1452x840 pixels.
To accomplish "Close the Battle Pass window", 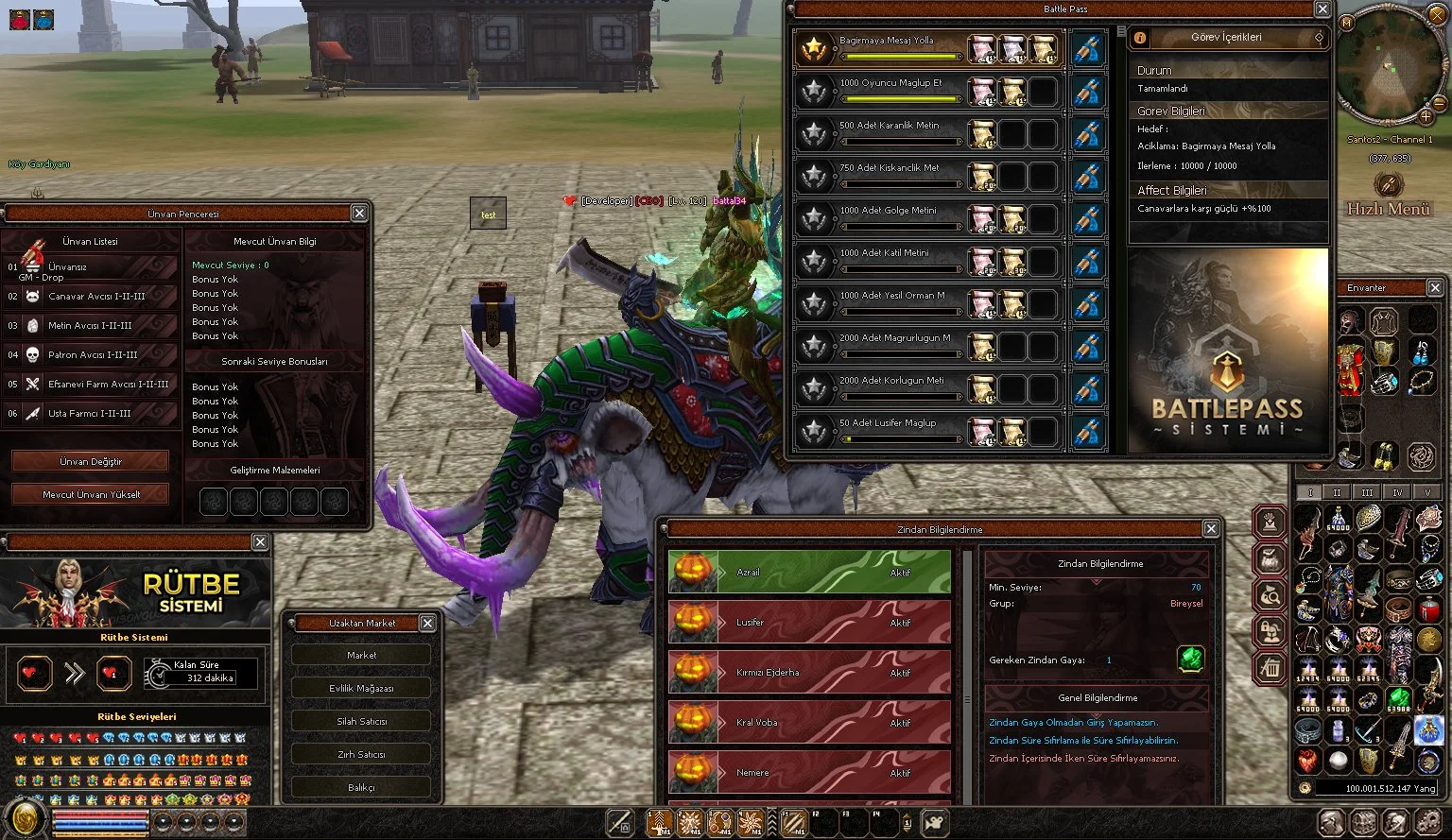I will click(x=1322, y=9).
